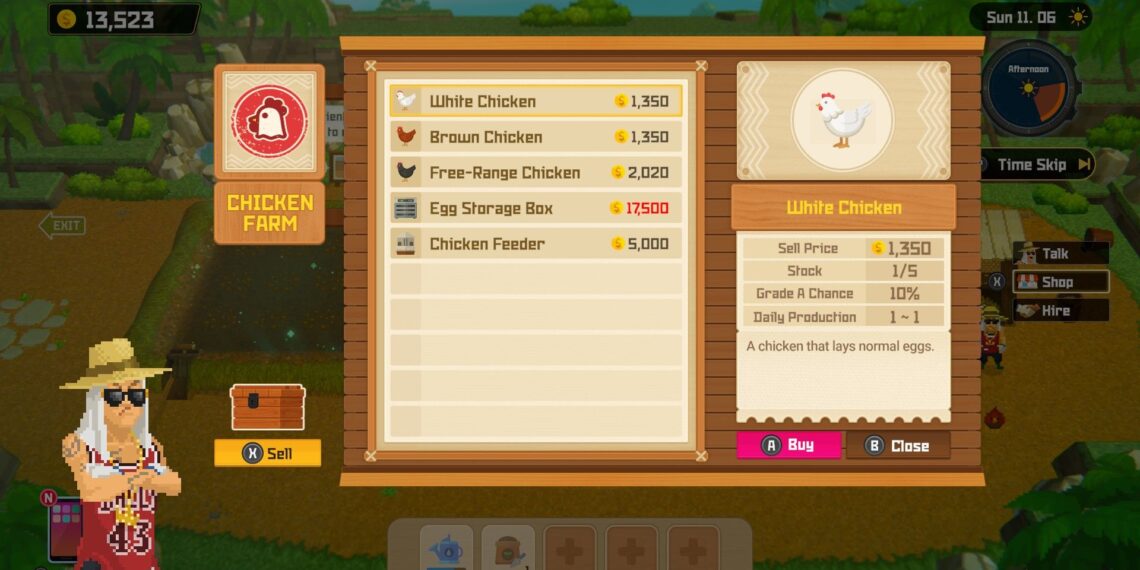Activate the Time Skip button
The height and width of the screenshot is (570, 1140).
pyautogui.click(x=1030, y=165)
